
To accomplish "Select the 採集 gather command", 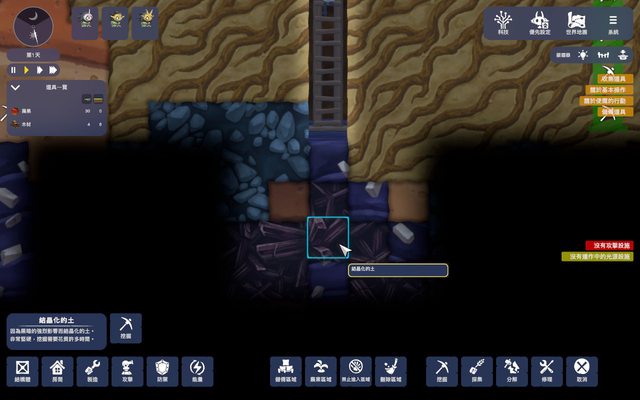I will [476, 371].
